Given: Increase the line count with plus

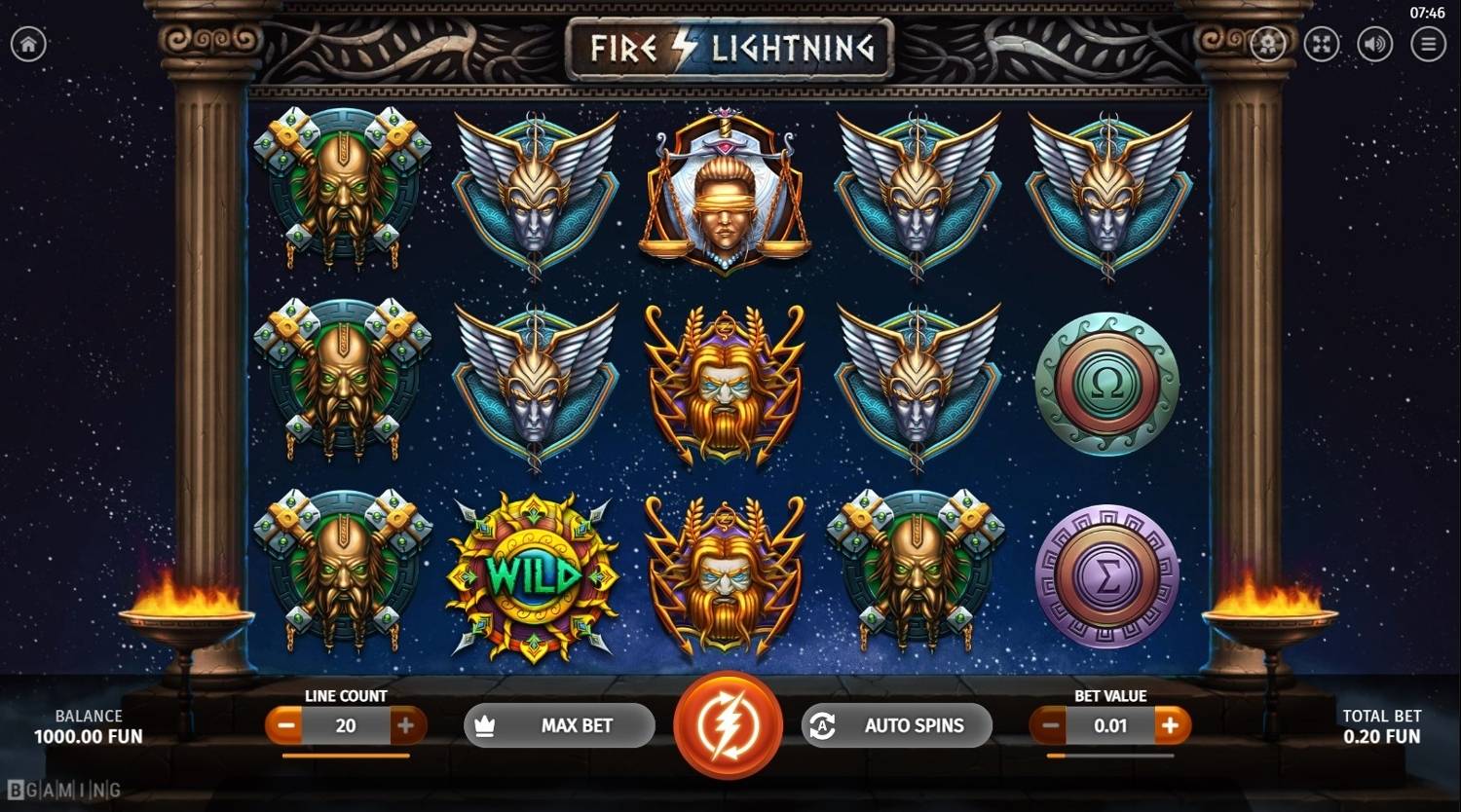Looking at the screenshot, I should (x=408, y=724).
